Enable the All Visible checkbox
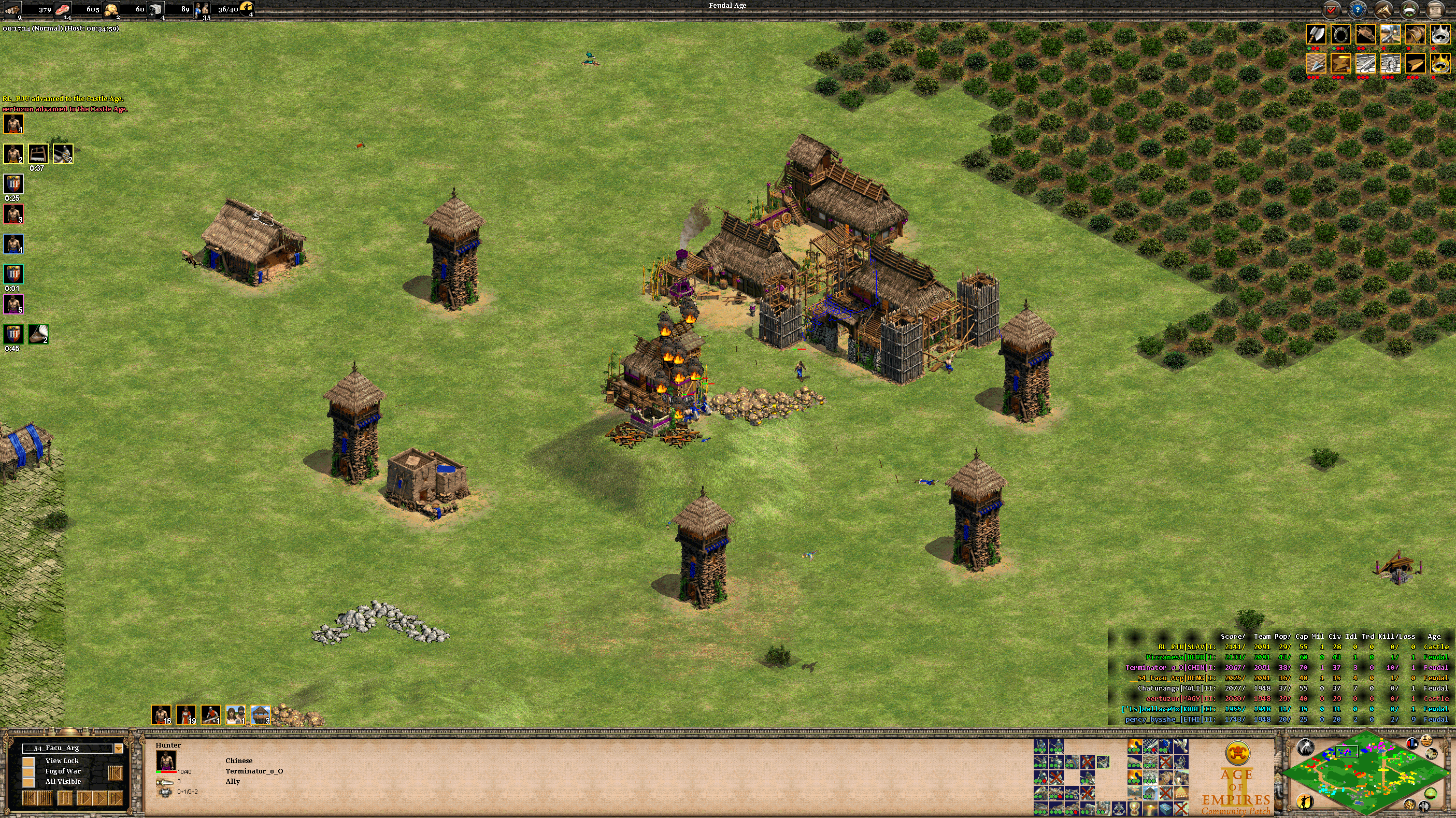 click(x=28, y=782)
